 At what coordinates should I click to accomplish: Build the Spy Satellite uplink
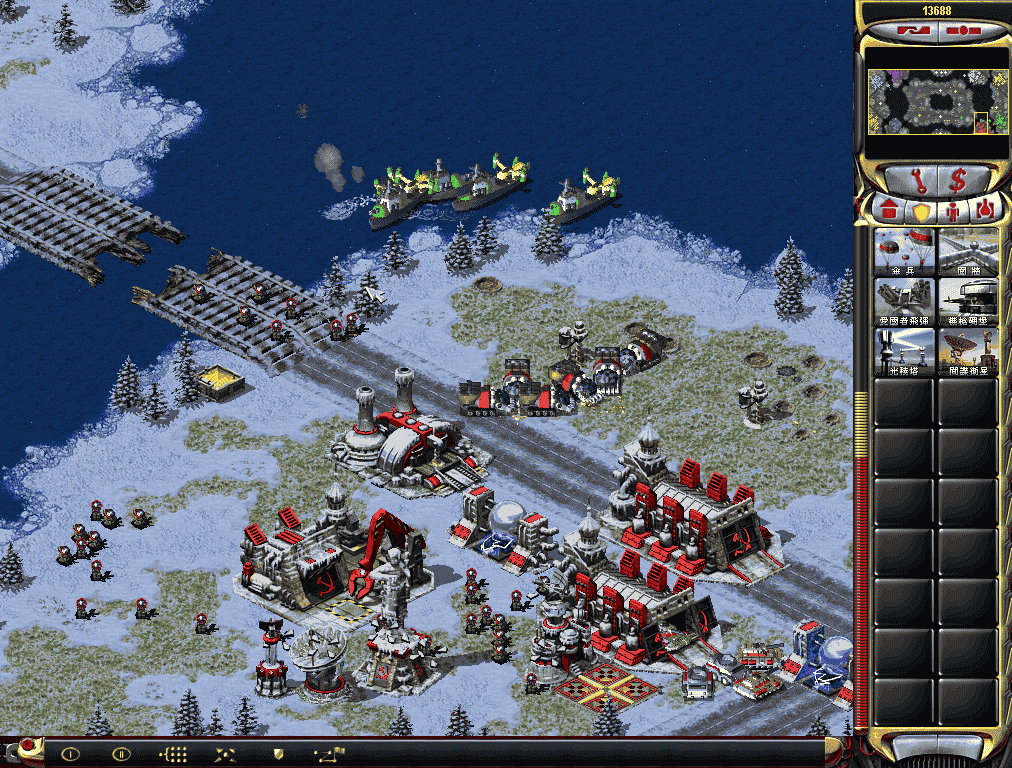(x=968, y=351)
